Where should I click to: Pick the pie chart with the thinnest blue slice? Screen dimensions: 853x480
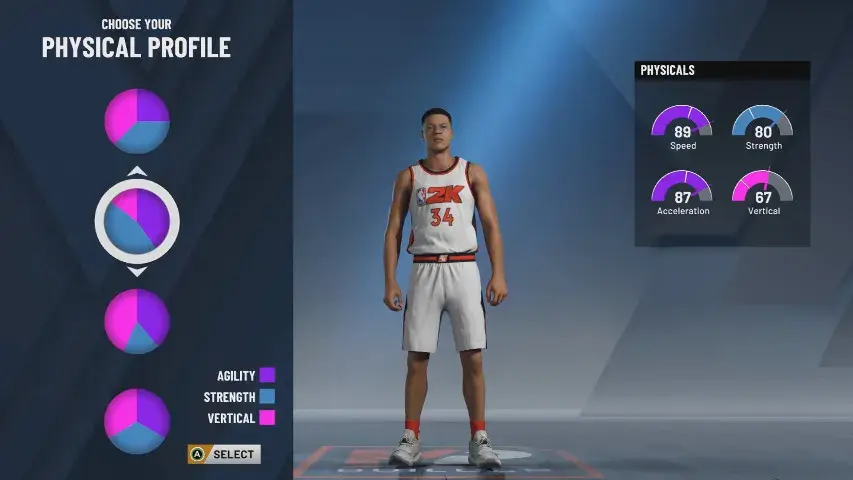tap(137, 320)
